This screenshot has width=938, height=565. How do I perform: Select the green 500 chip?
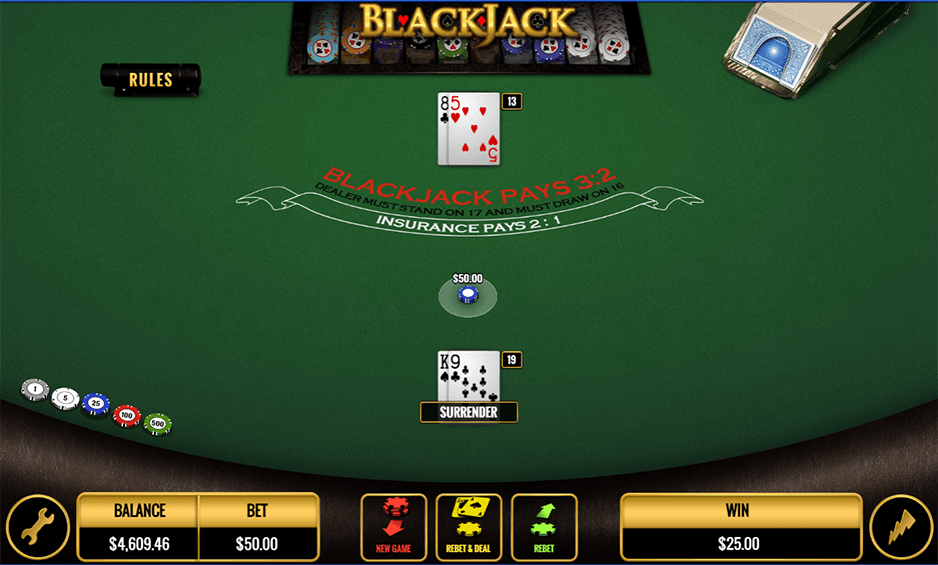(158, 424)
